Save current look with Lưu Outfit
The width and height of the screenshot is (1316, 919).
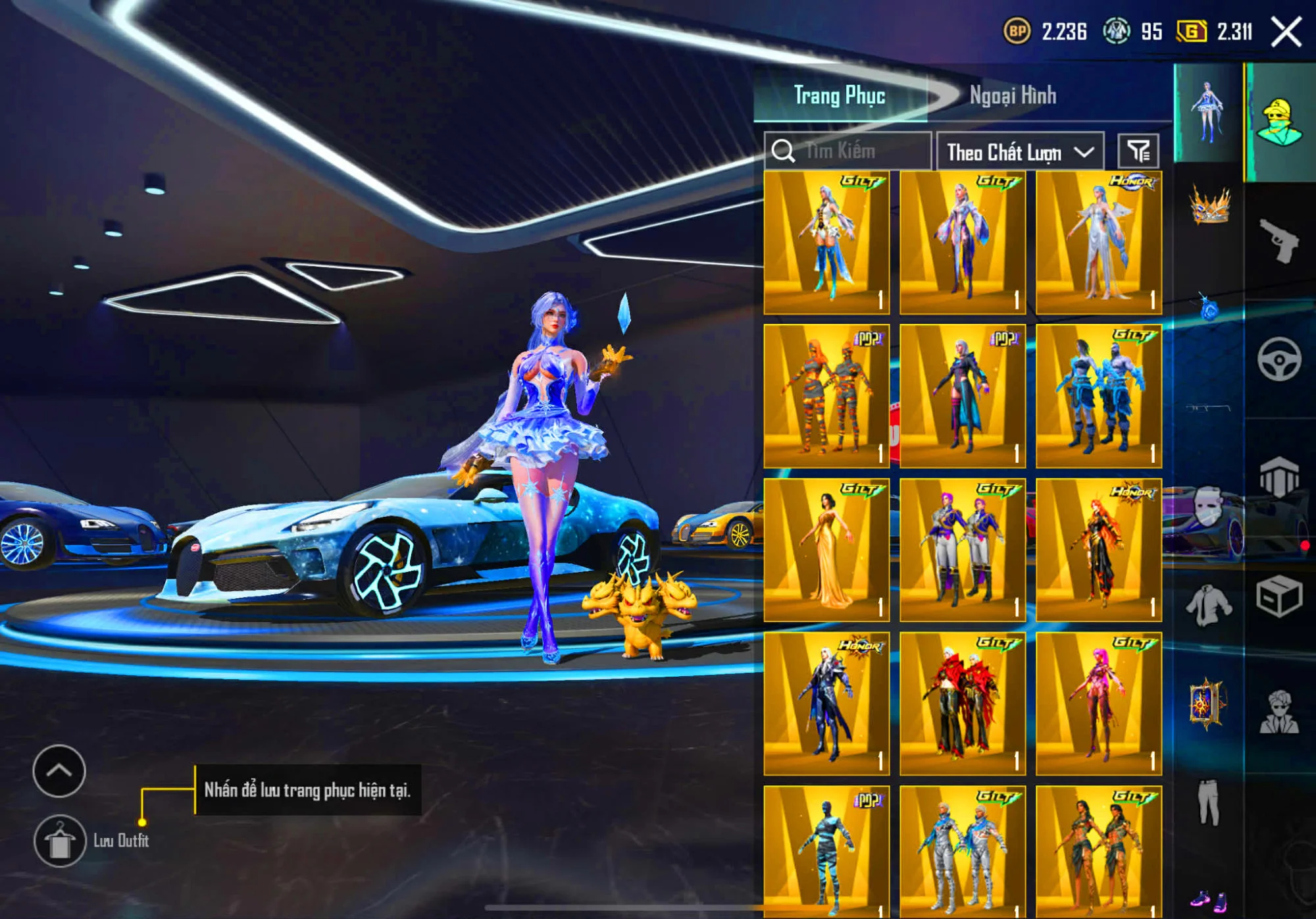tap(60, 841)
